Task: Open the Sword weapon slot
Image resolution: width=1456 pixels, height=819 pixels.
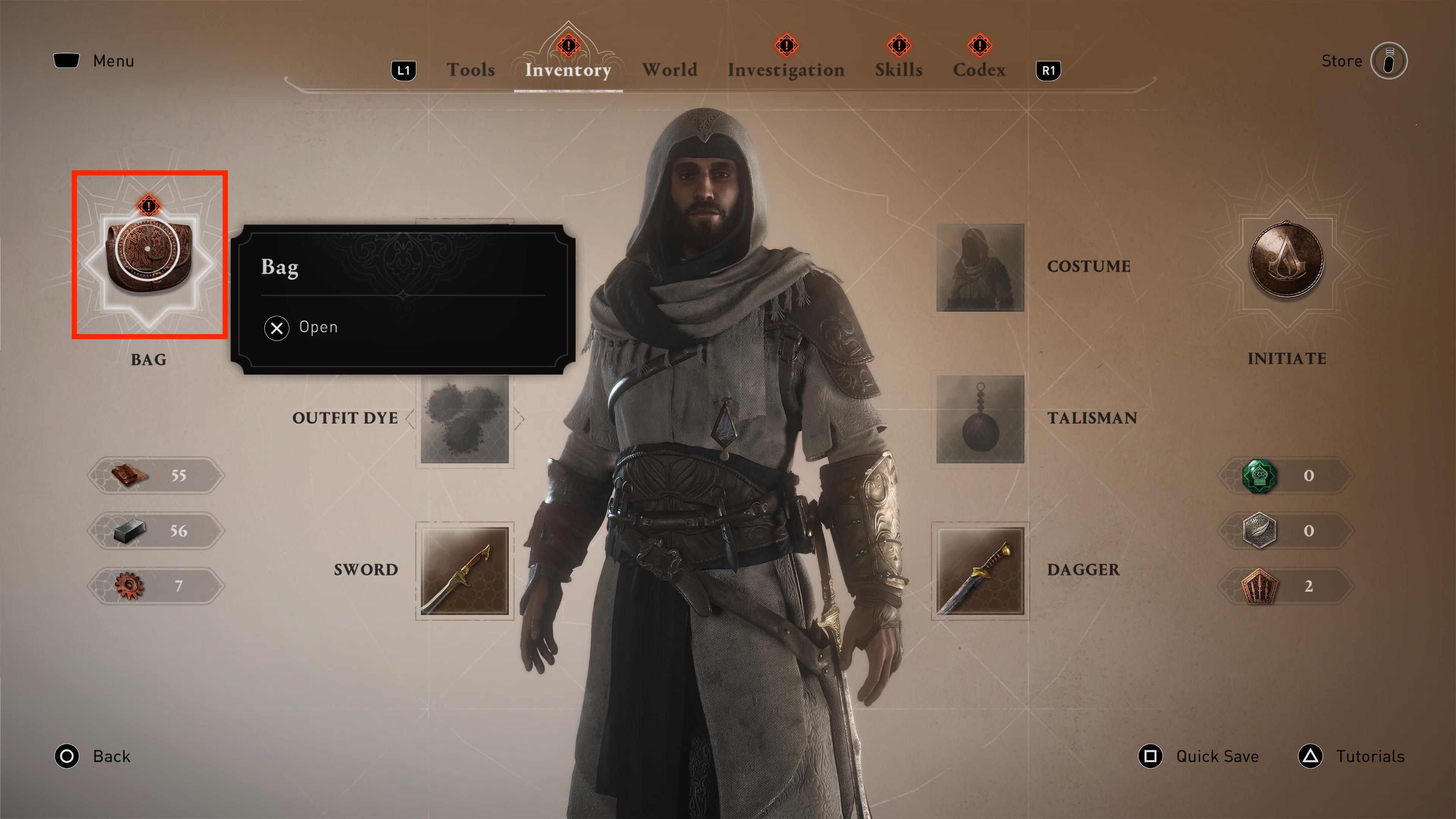Action: (x=464, y=570)
